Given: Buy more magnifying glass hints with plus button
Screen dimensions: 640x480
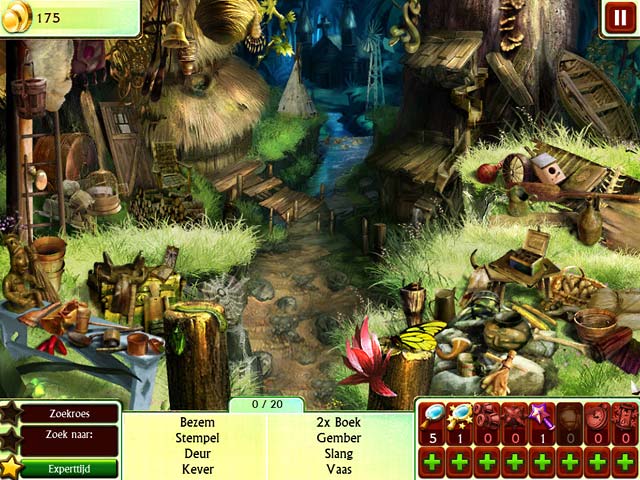Looking at the screenshot, I should pyautogui.click(x=431, y=463).
